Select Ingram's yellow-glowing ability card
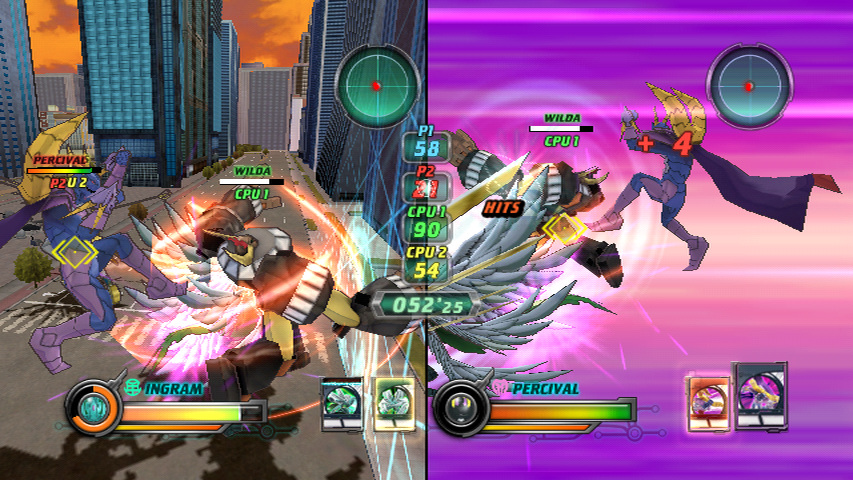Image resolution: width=853 pixels, height=480 pixels. (393, 404)
